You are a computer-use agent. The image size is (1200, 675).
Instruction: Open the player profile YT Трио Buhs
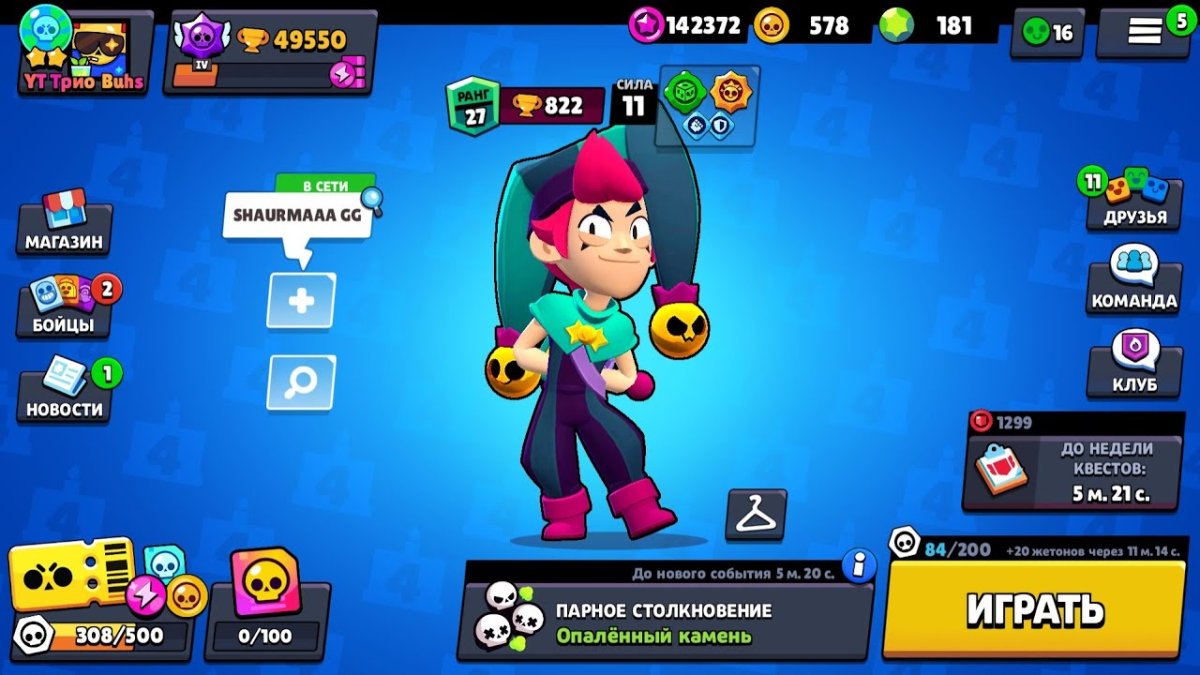tap(84, 53)
